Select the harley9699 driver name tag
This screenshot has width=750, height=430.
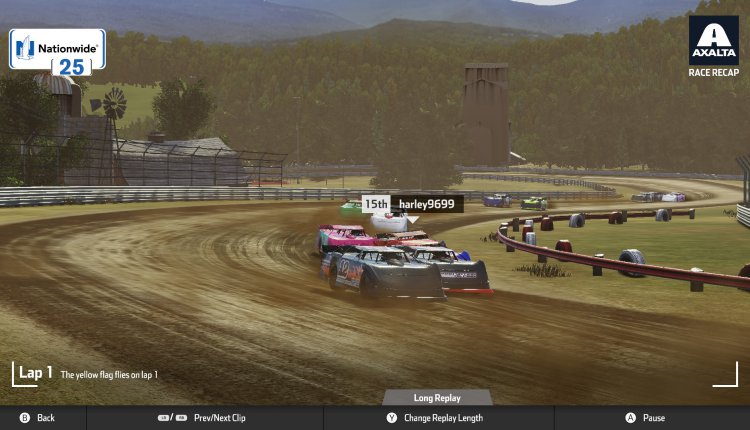(x=426, y=204)
